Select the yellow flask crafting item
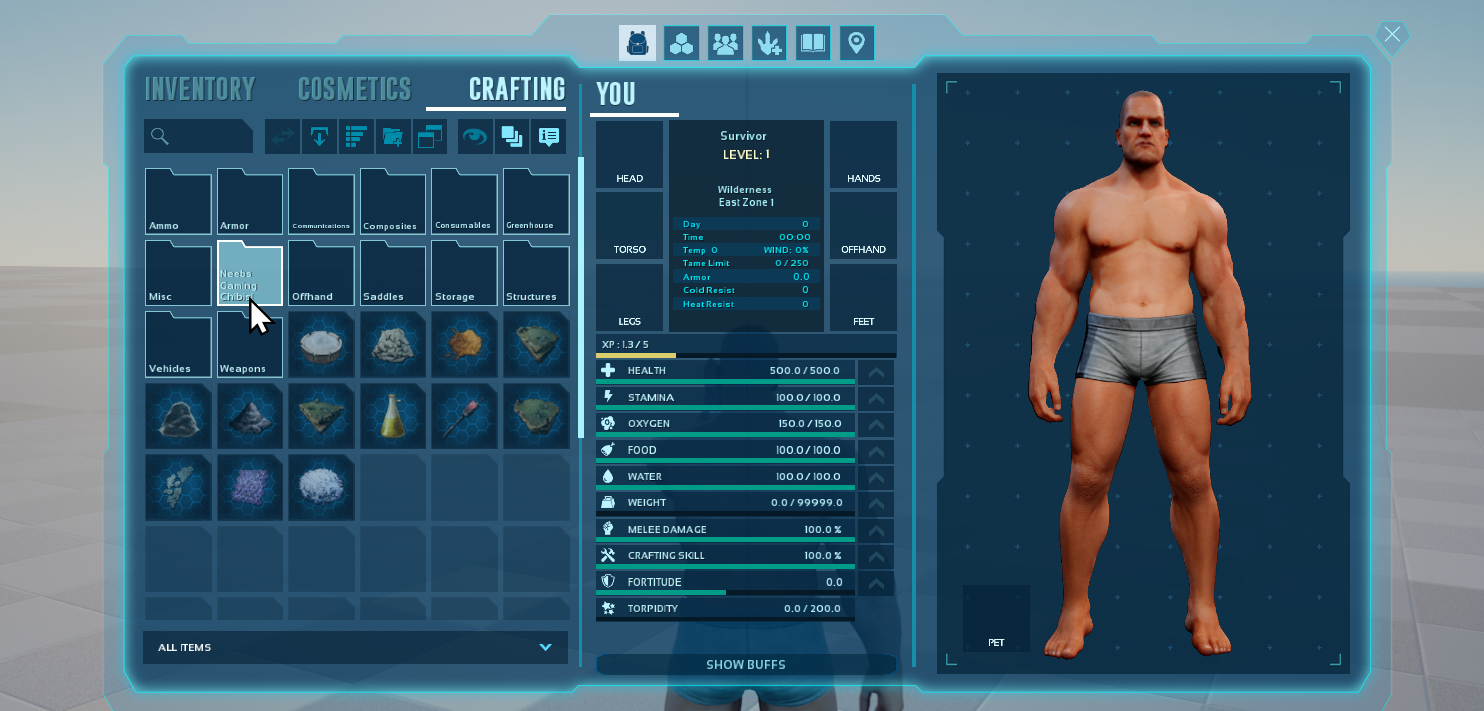This screenshot has width=1484, height=711. [393, 415]
